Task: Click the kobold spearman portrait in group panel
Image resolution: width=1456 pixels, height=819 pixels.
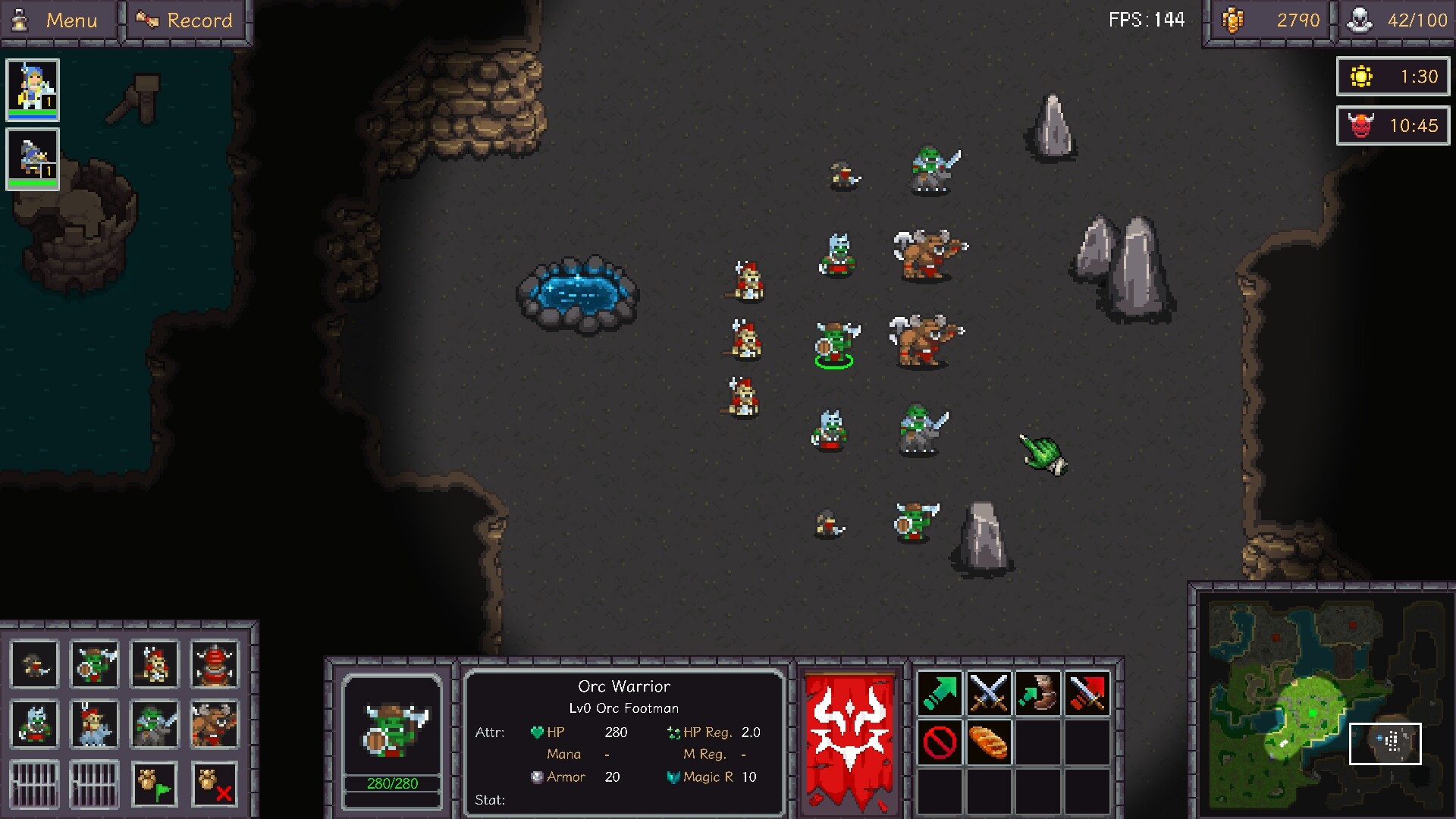Action: click(x=154, y=665)
